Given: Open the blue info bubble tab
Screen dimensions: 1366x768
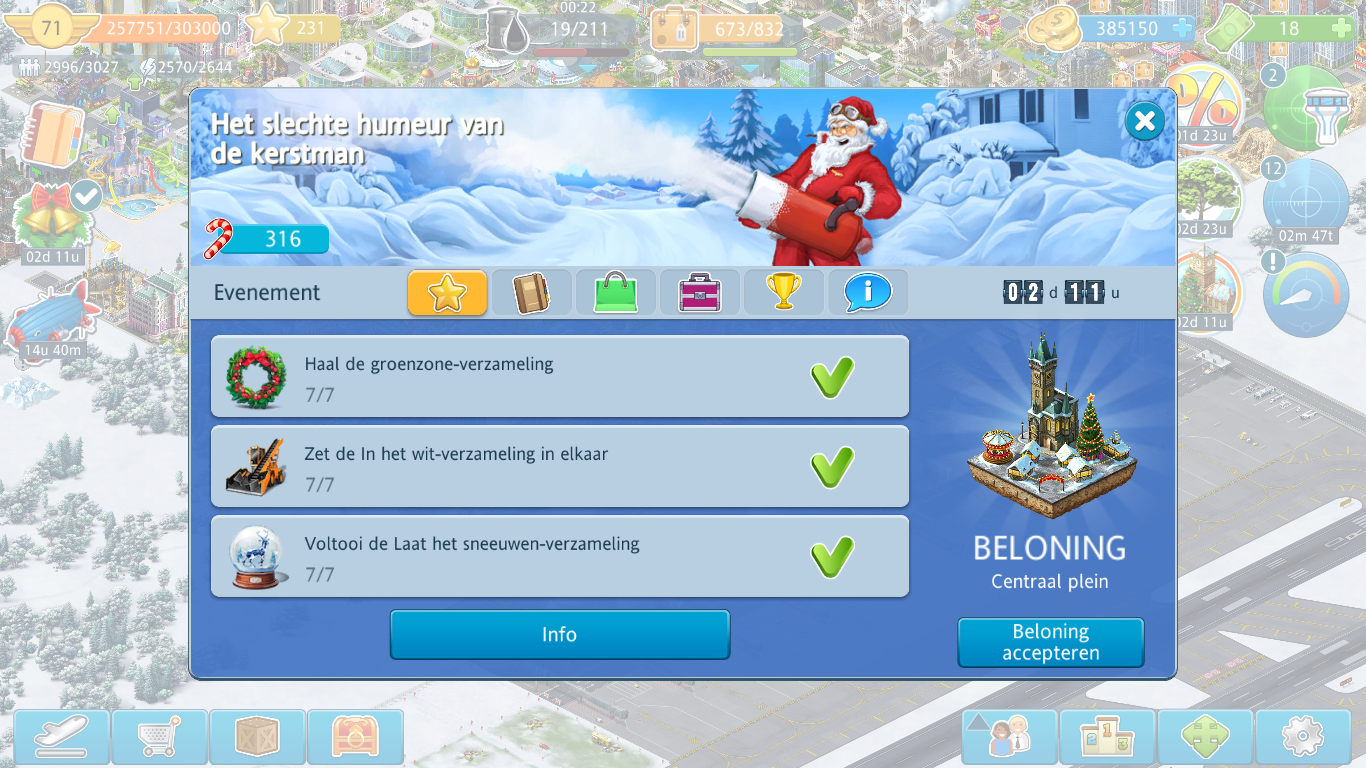Looking at the screenshot, I should (867, 293).
